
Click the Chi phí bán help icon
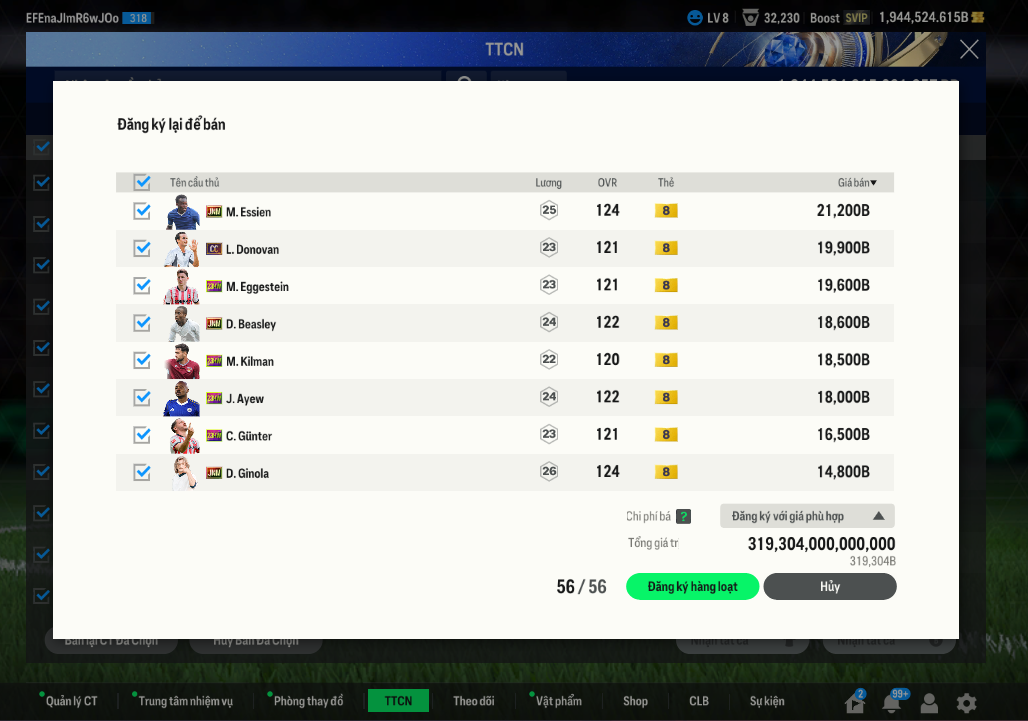click(683, 517)
